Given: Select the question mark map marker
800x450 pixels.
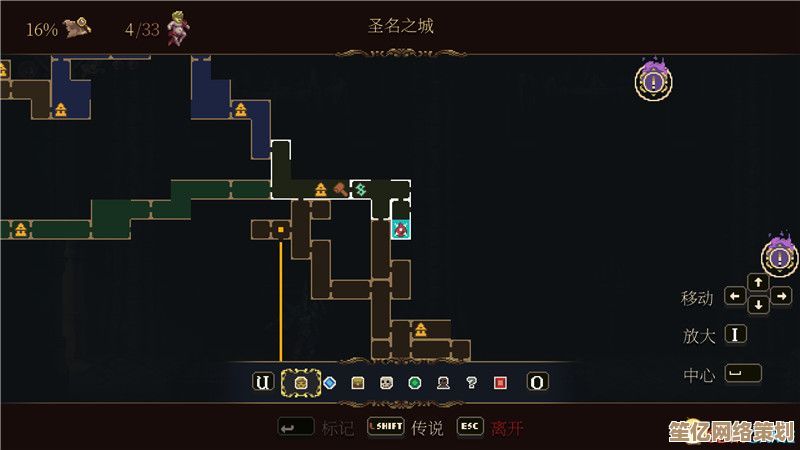Looking at the screenshot, I should click(471, 382).
